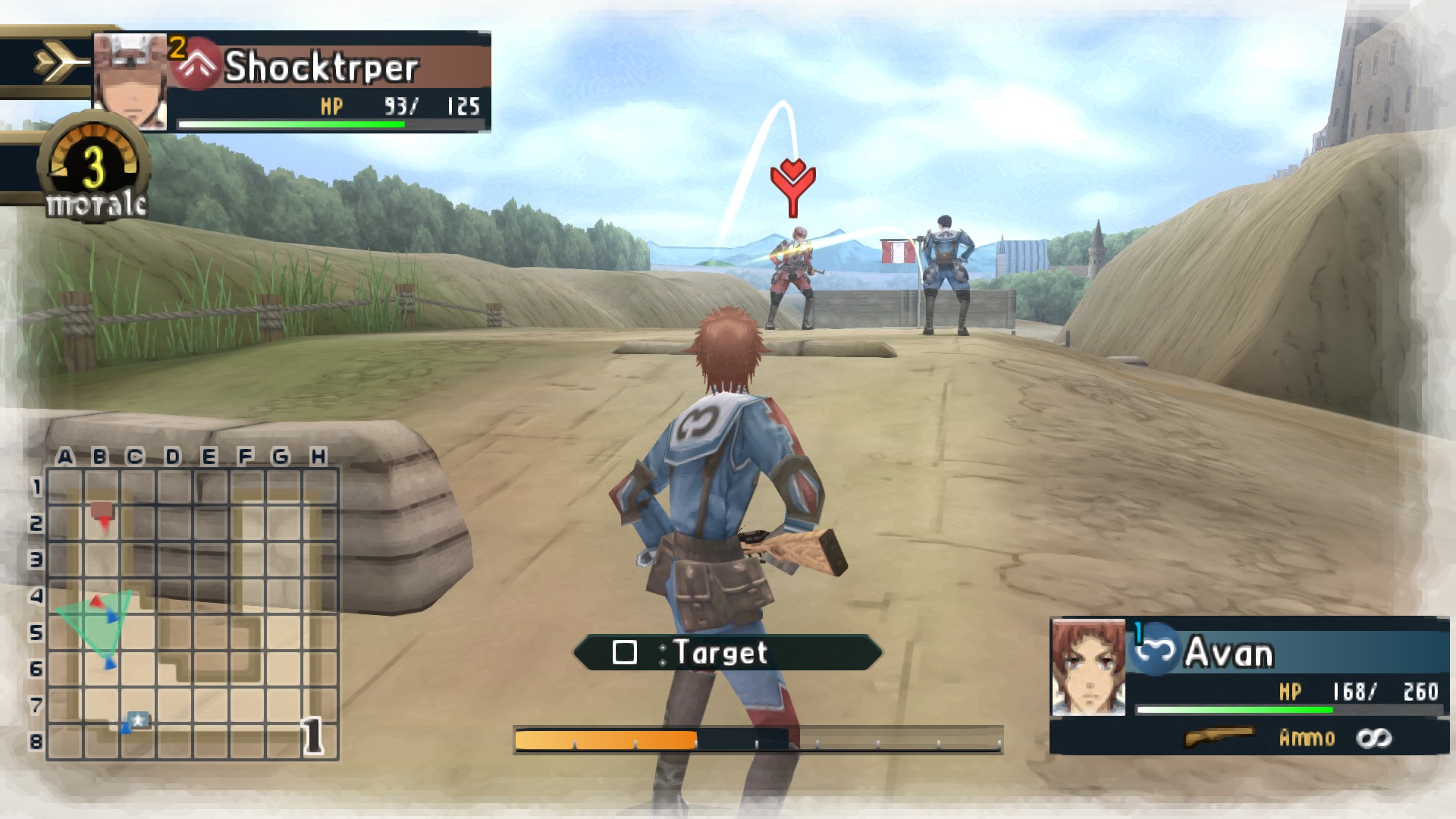Viewport: 1456px width, 819px height.
Task: Click the red enemy marker on minimap
Action: click(x=103, y=513)
